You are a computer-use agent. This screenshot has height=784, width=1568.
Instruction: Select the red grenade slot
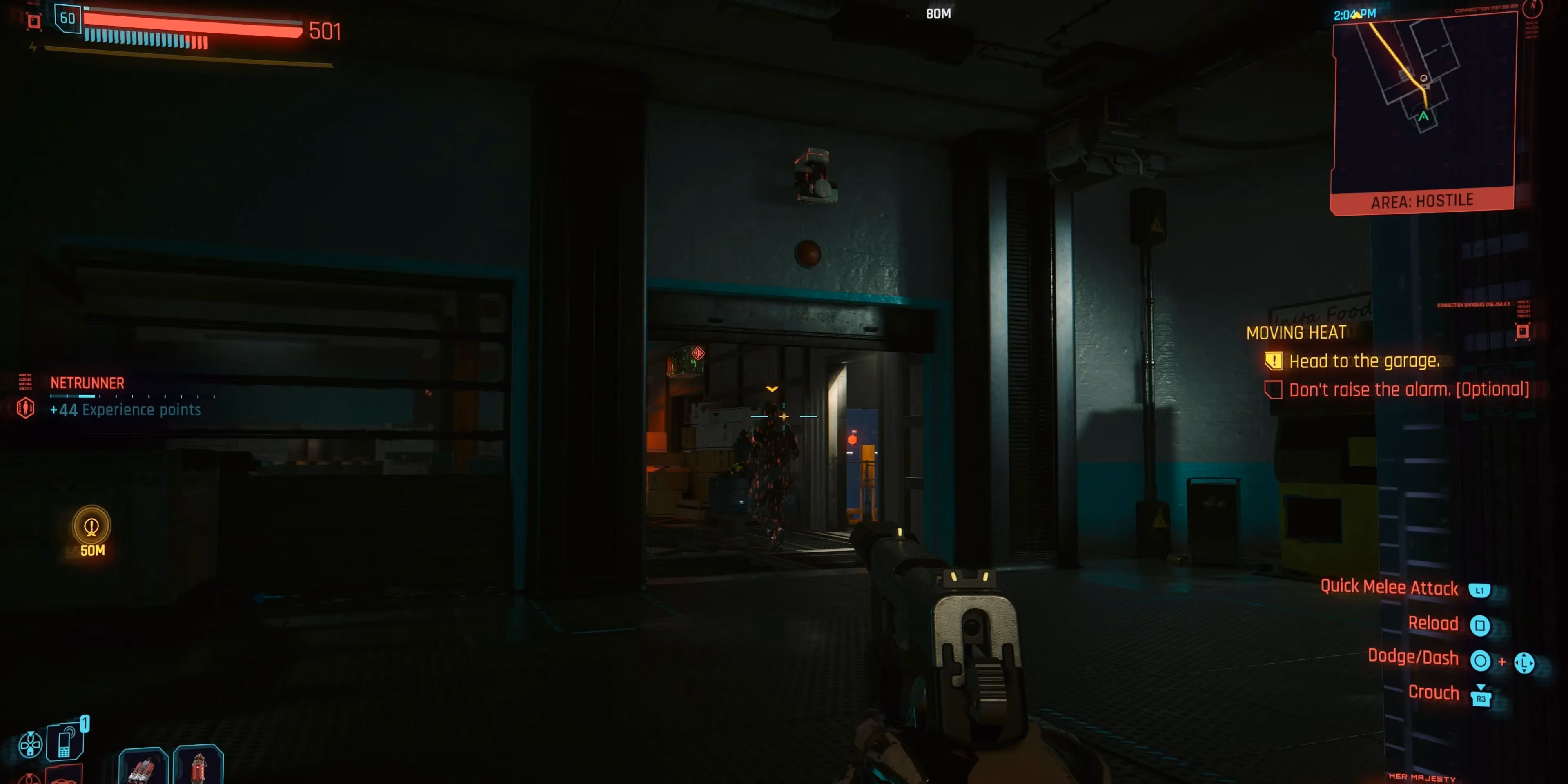(198, 766)
